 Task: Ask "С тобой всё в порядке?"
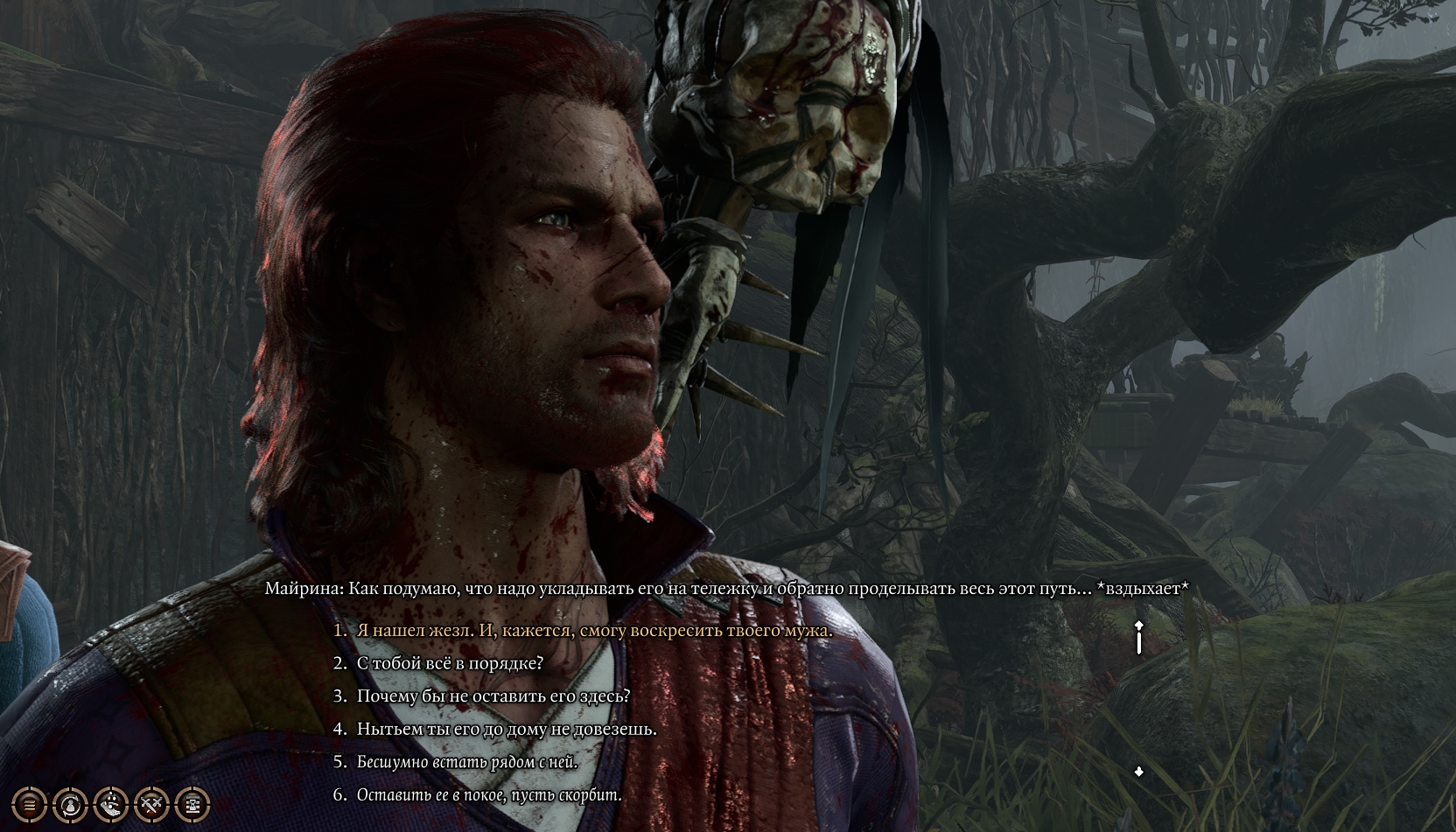click(450, 663)
